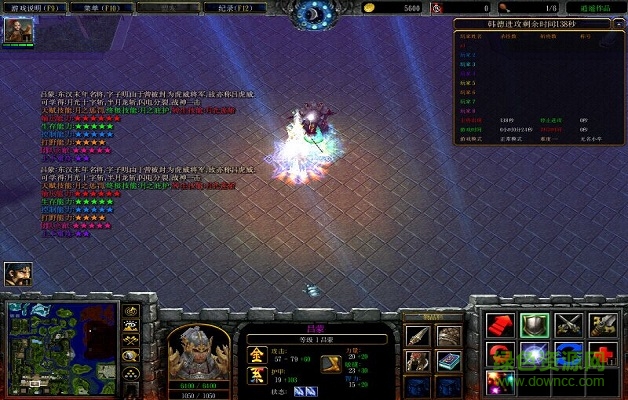
Task: Click the red move command icon
Action: point(499,325)
